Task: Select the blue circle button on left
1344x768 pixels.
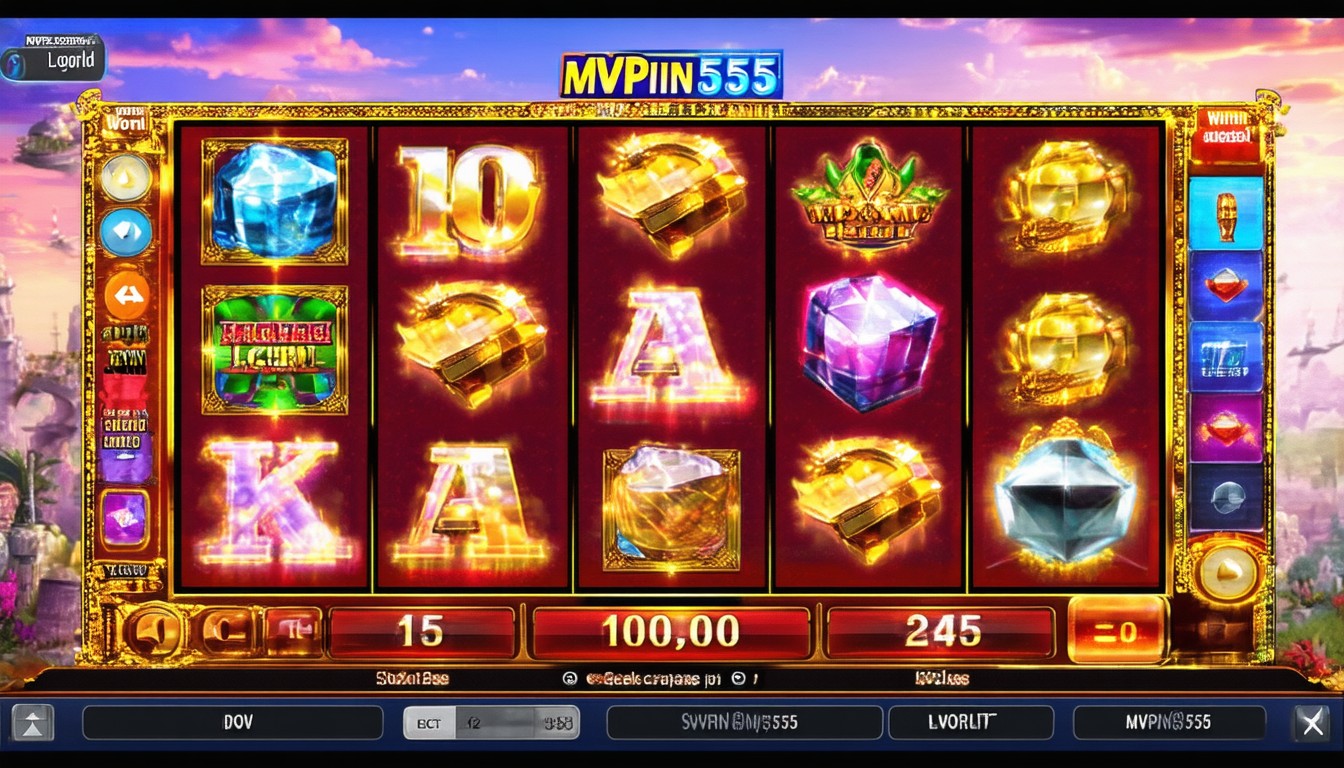Action: pos(126,232)
